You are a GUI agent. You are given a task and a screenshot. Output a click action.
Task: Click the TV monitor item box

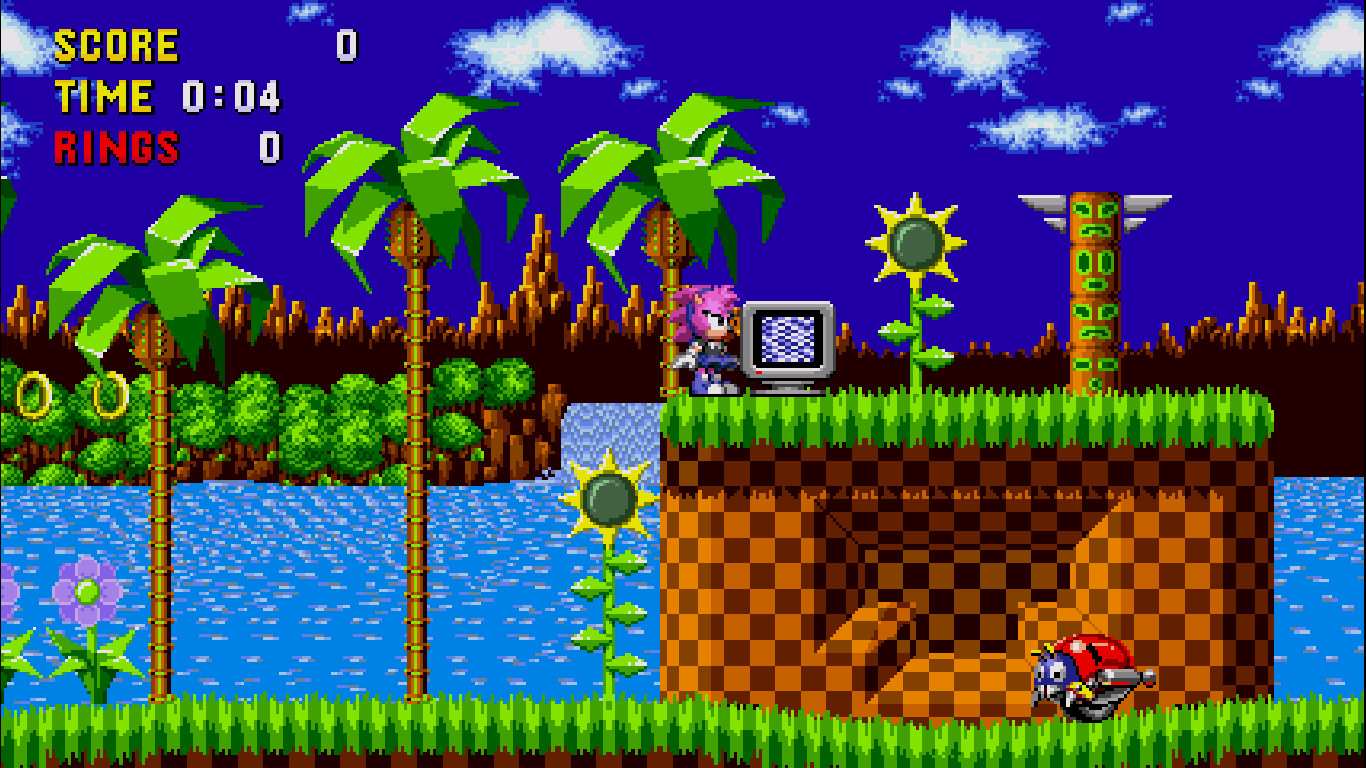pyautogui.click(x=787, y=345)
